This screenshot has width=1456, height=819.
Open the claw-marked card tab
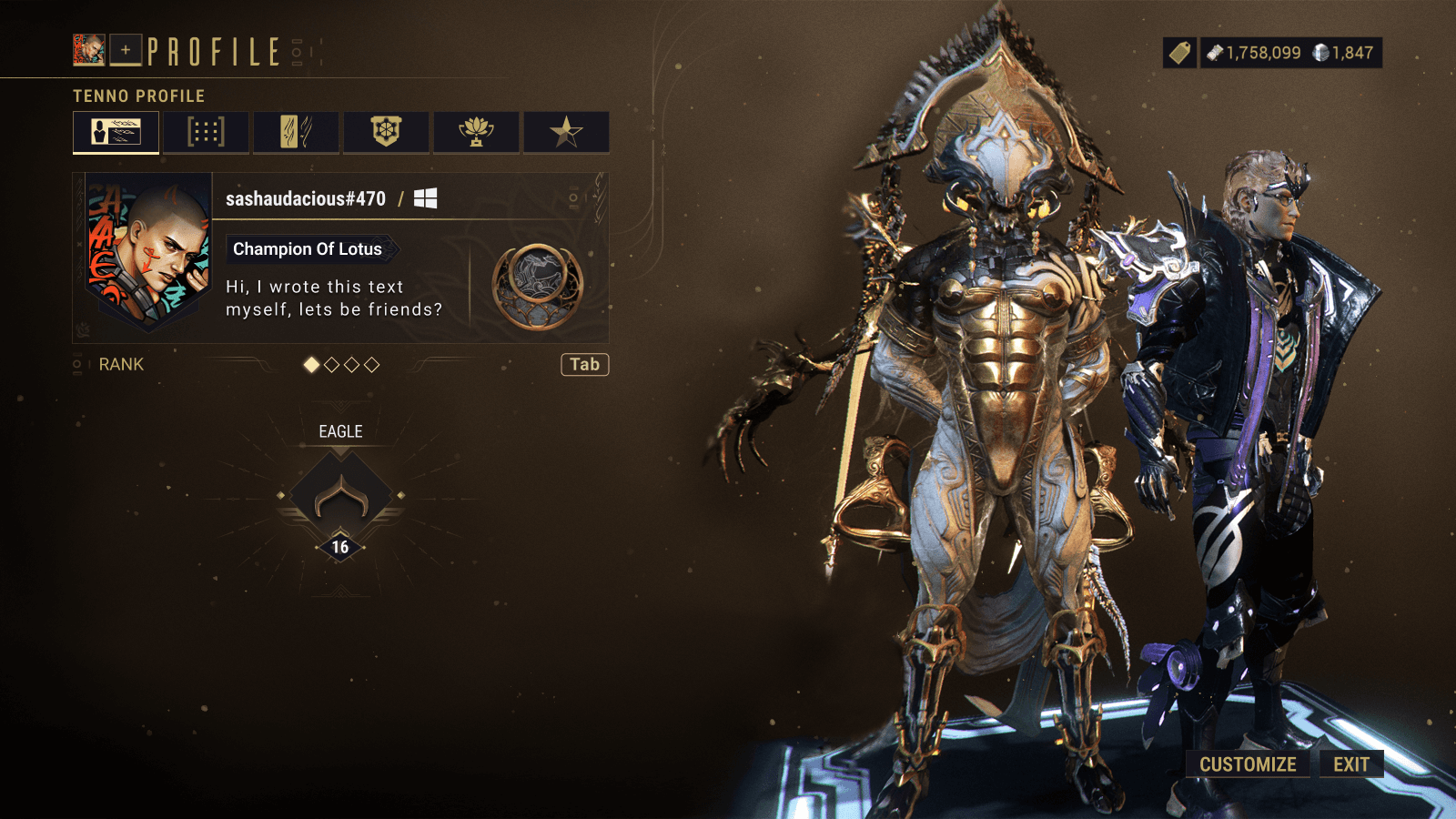tap(296, 132)
